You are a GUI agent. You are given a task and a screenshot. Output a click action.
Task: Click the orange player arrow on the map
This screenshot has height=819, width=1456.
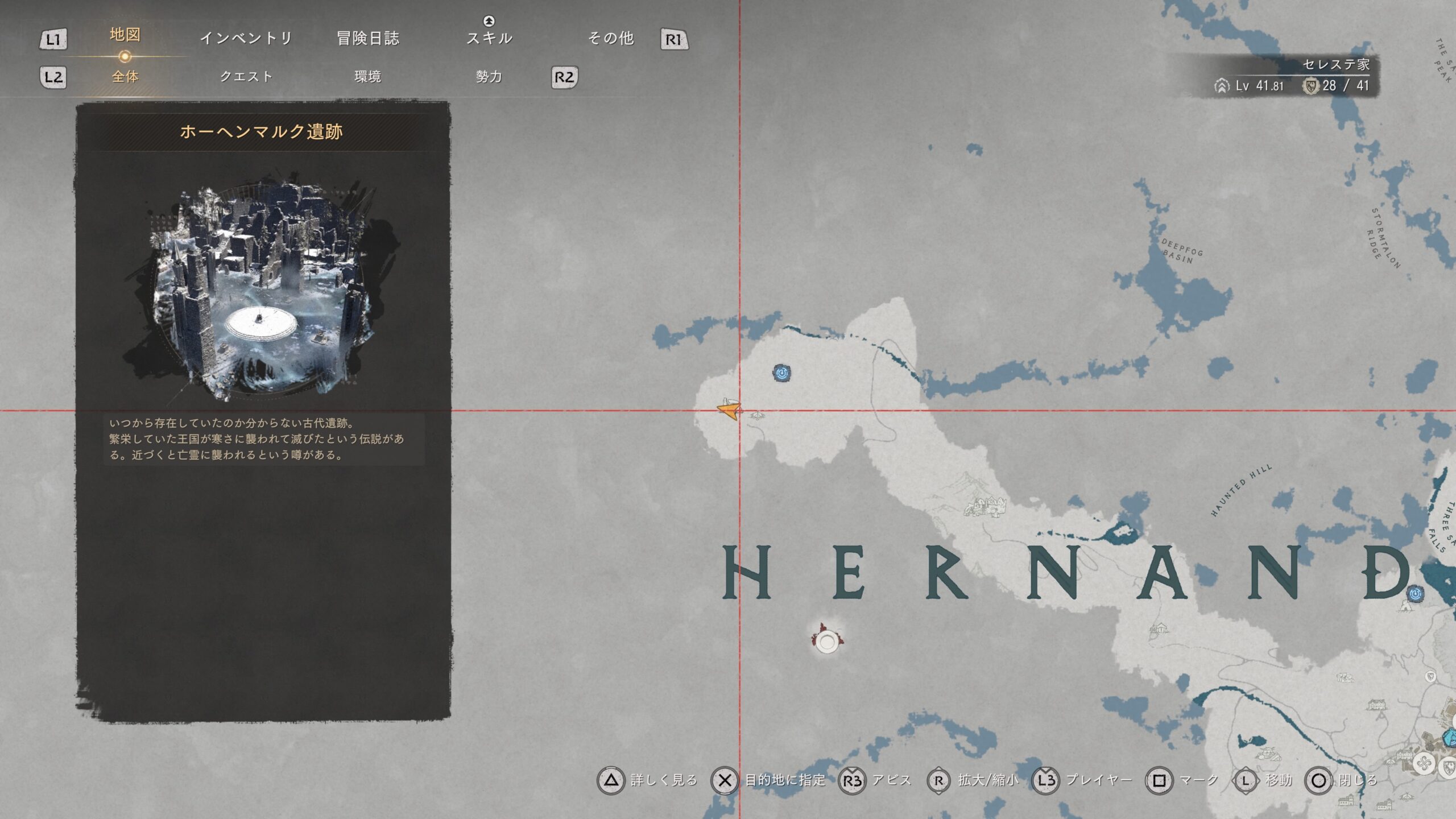729,409
